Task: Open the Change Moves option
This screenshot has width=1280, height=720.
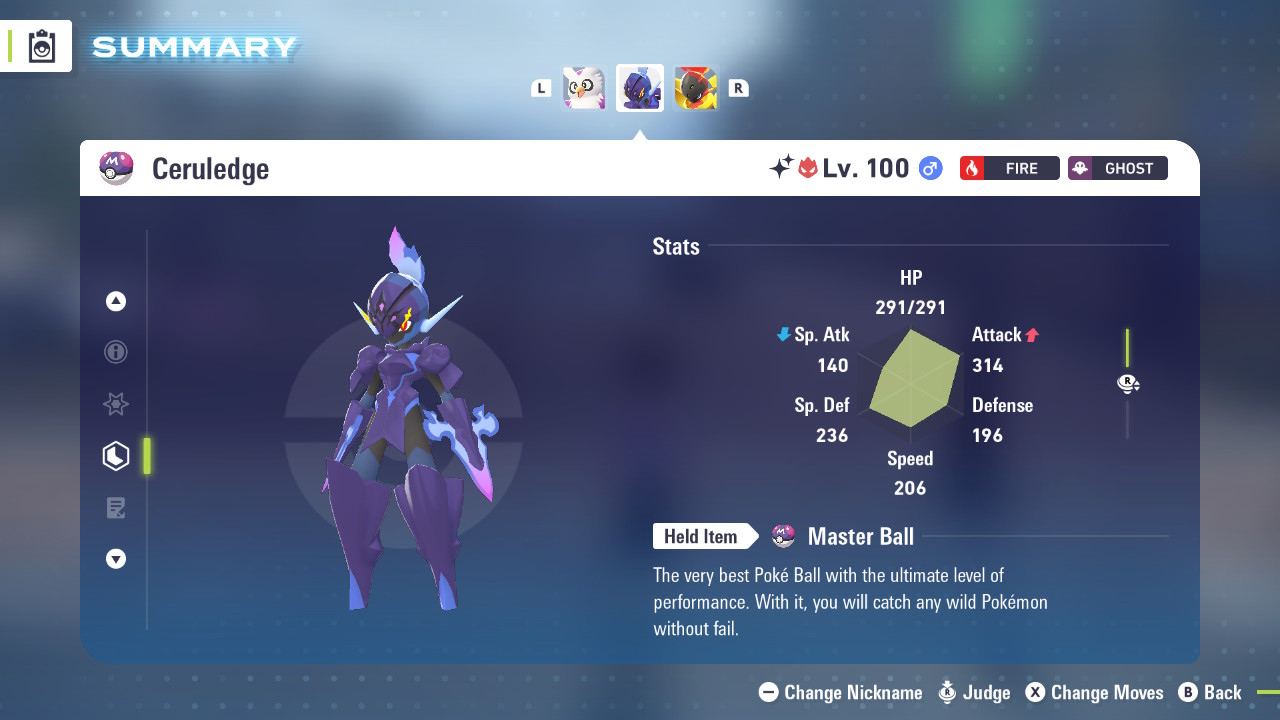Action: click(1094, 692)
